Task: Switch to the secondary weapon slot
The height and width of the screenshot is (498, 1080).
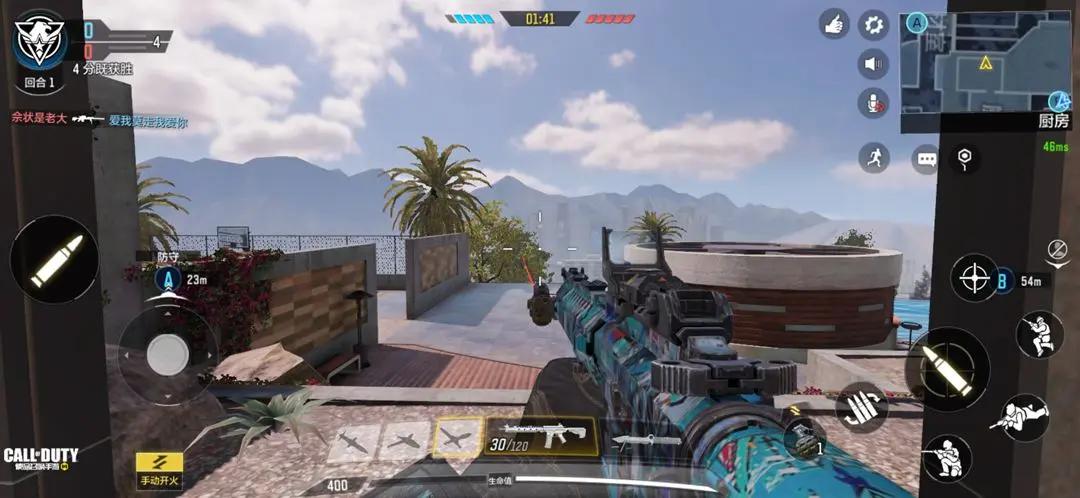Action: coord(646,439)
